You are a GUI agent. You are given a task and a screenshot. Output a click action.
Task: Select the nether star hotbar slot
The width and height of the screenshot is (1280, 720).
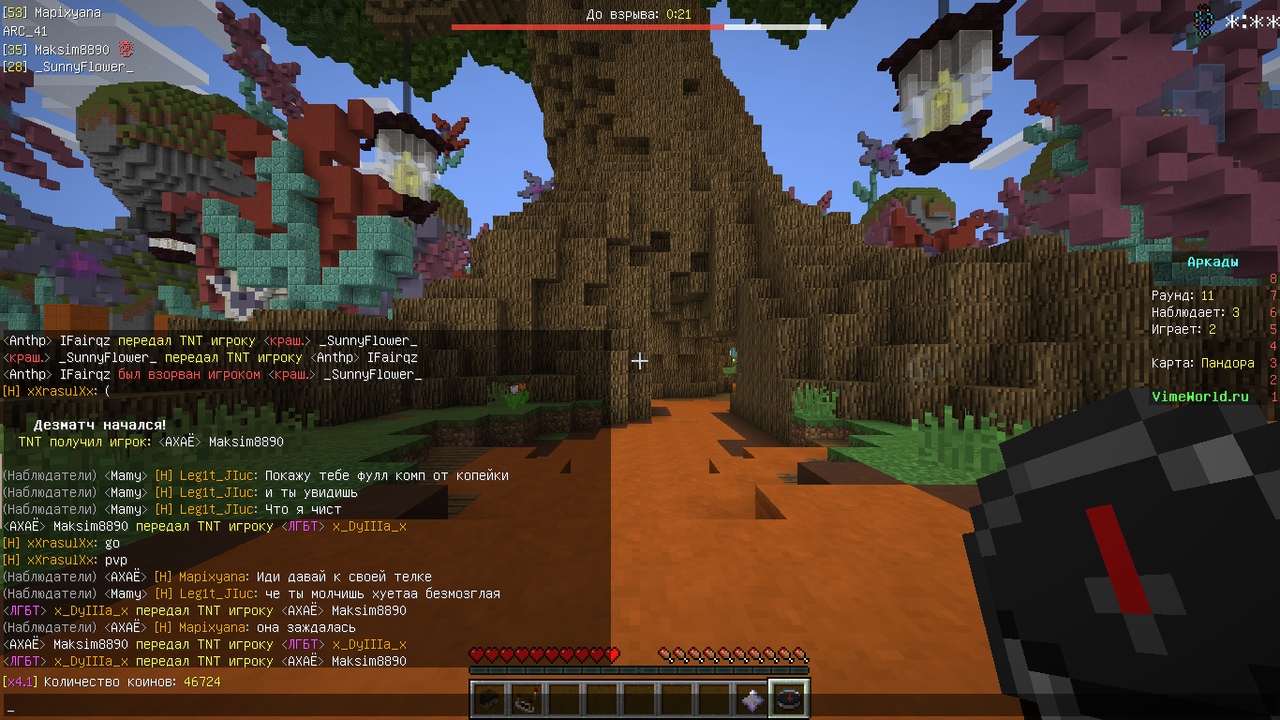754,699
